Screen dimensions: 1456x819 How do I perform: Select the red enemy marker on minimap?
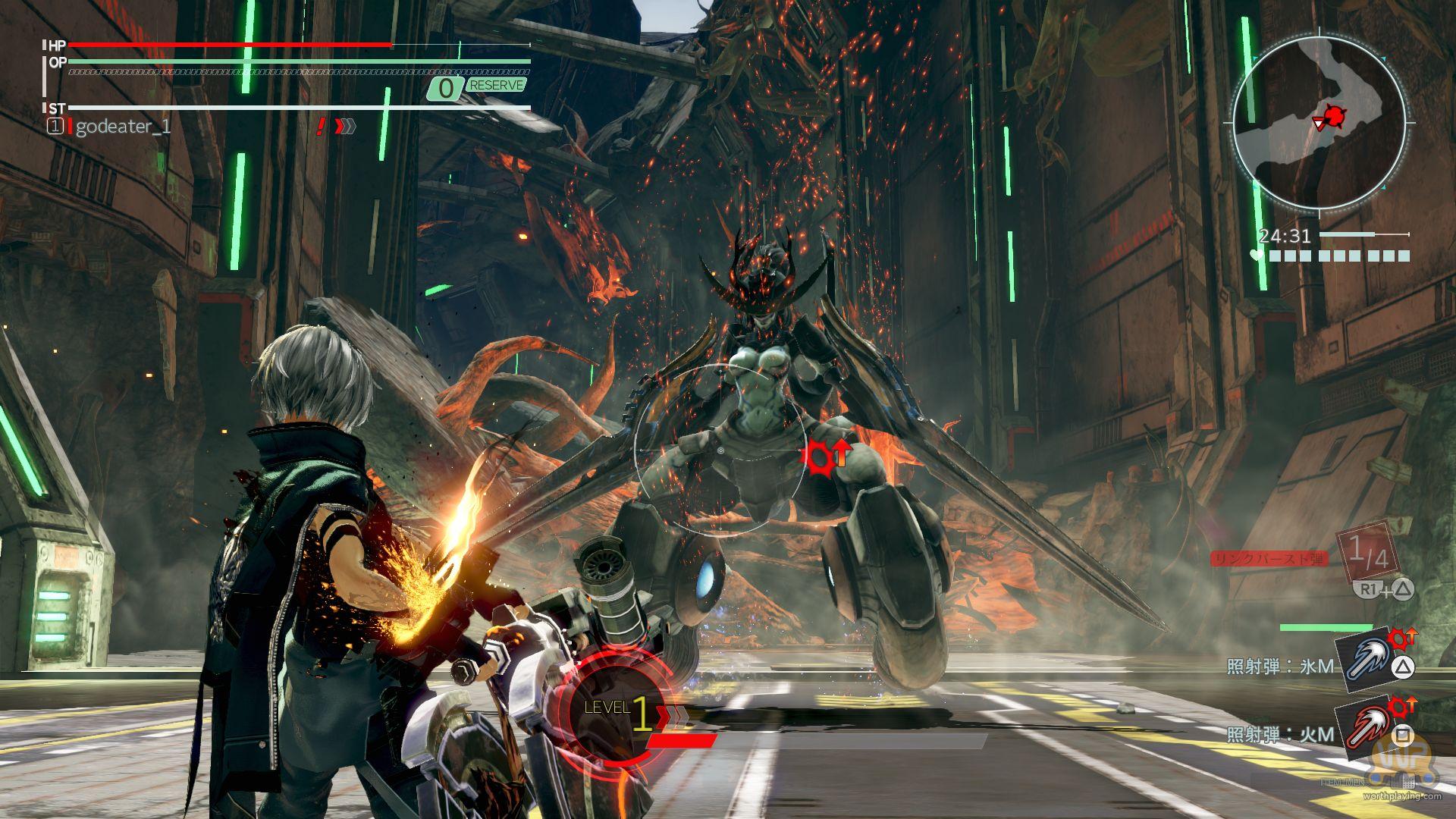1335,116
